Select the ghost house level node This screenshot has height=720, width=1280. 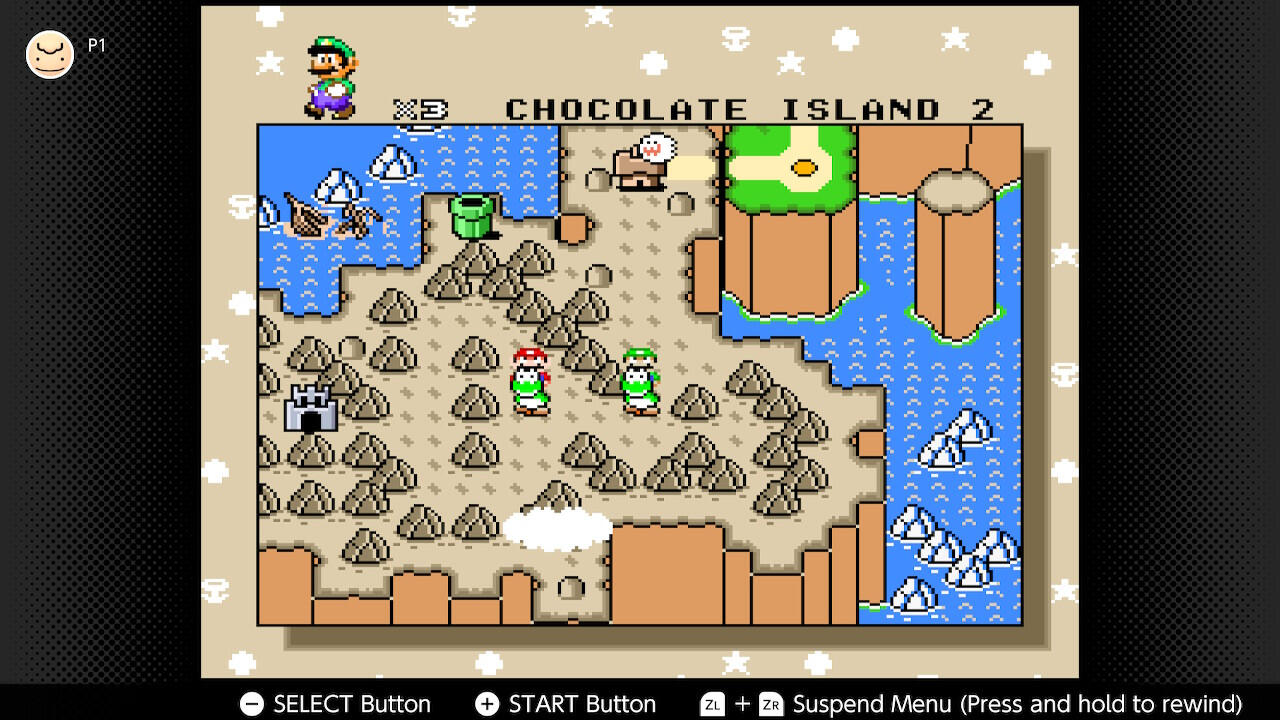[x=643, y=163]
